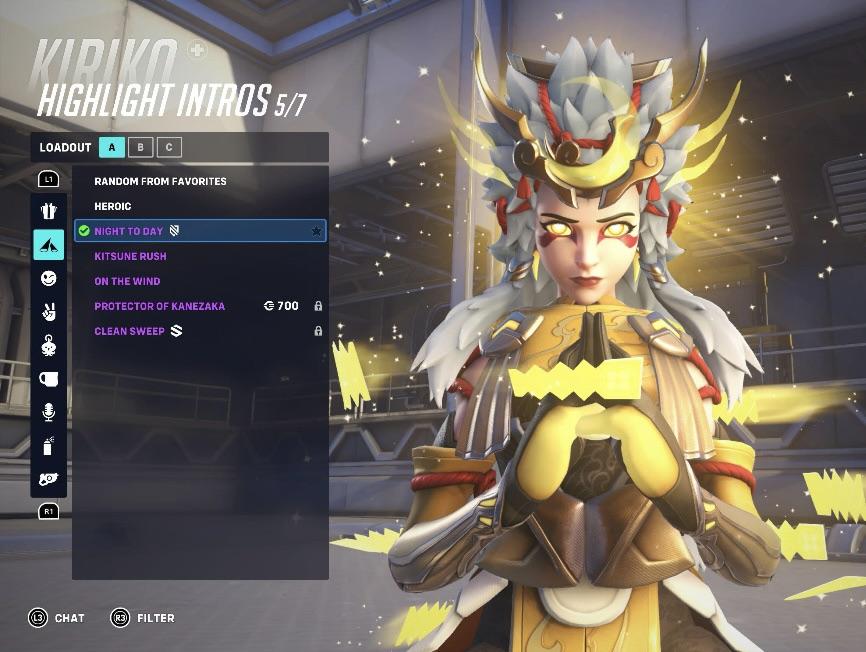Image resolution: width=866 pixels, height=652 pixels.
Task: Open the souvenirs cup icon
Action: point(49,379)
